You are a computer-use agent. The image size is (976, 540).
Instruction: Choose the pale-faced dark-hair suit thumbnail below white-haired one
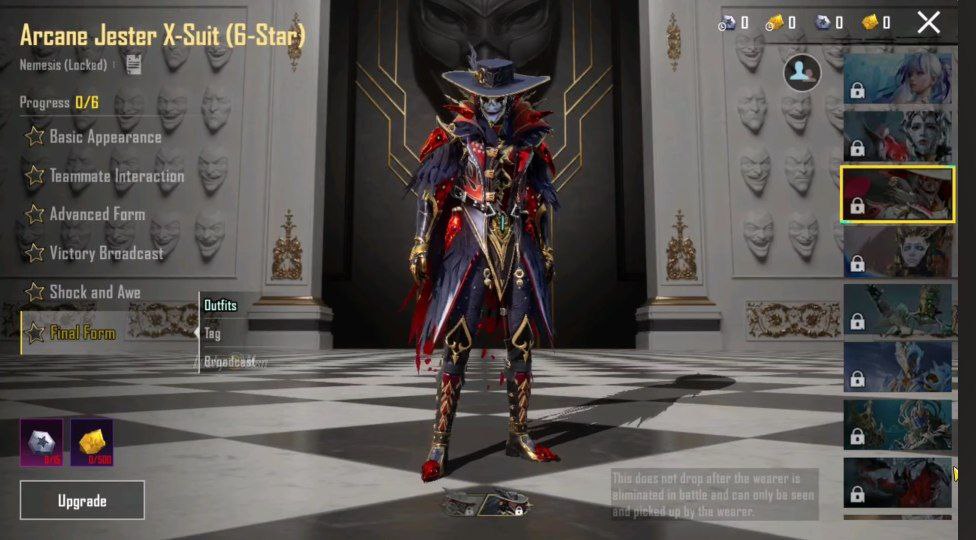coord(897,136)
